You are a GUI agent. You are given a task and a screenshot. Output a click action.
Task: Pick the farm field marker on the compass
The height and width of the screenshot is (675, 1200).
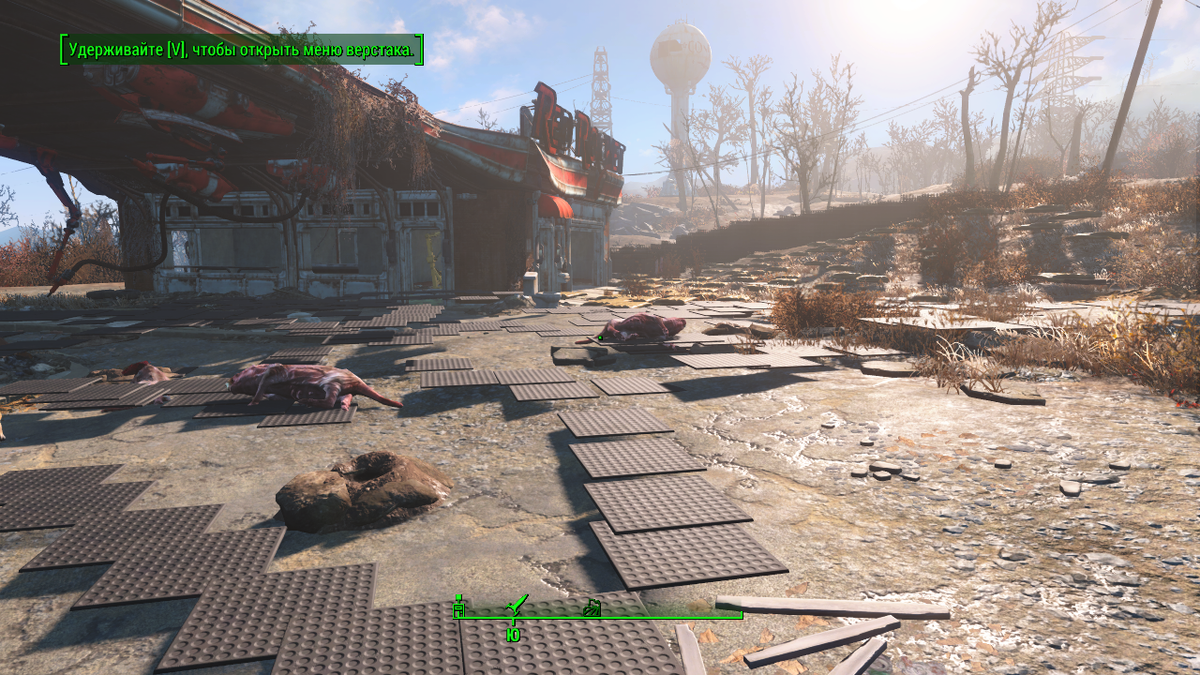pyautogui.click(x=591, y=606)
